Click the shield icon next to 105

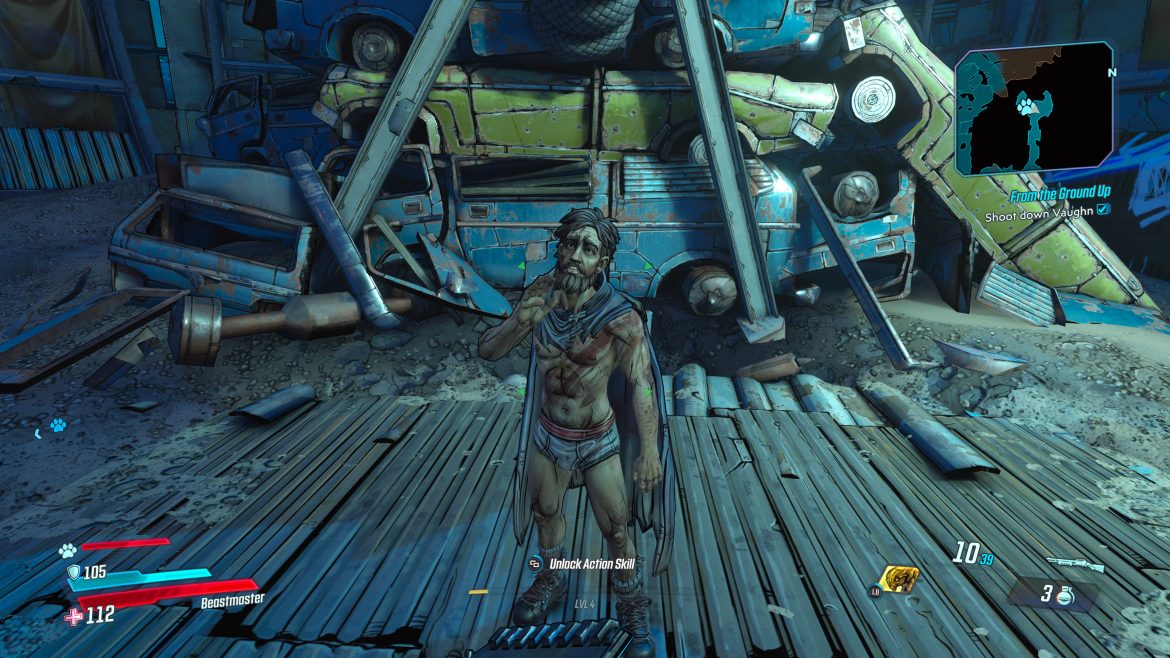tap(73, 572)
